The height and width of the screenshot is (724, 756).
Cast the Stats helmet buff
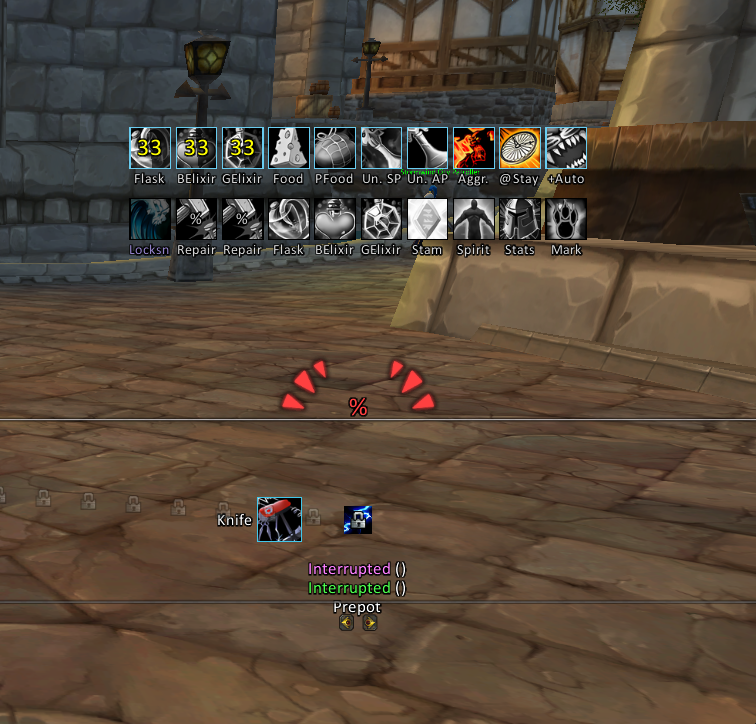pos(520,219)
